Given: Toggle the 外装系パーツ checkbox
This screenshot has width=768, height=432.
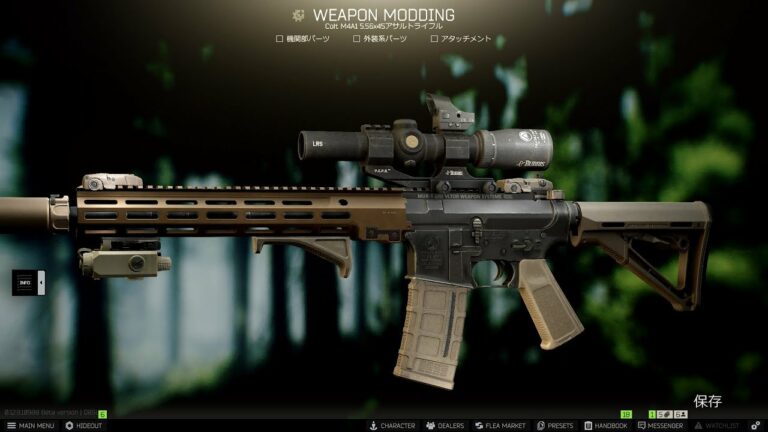Looking at the screenshot, I should tap(357, 39).
